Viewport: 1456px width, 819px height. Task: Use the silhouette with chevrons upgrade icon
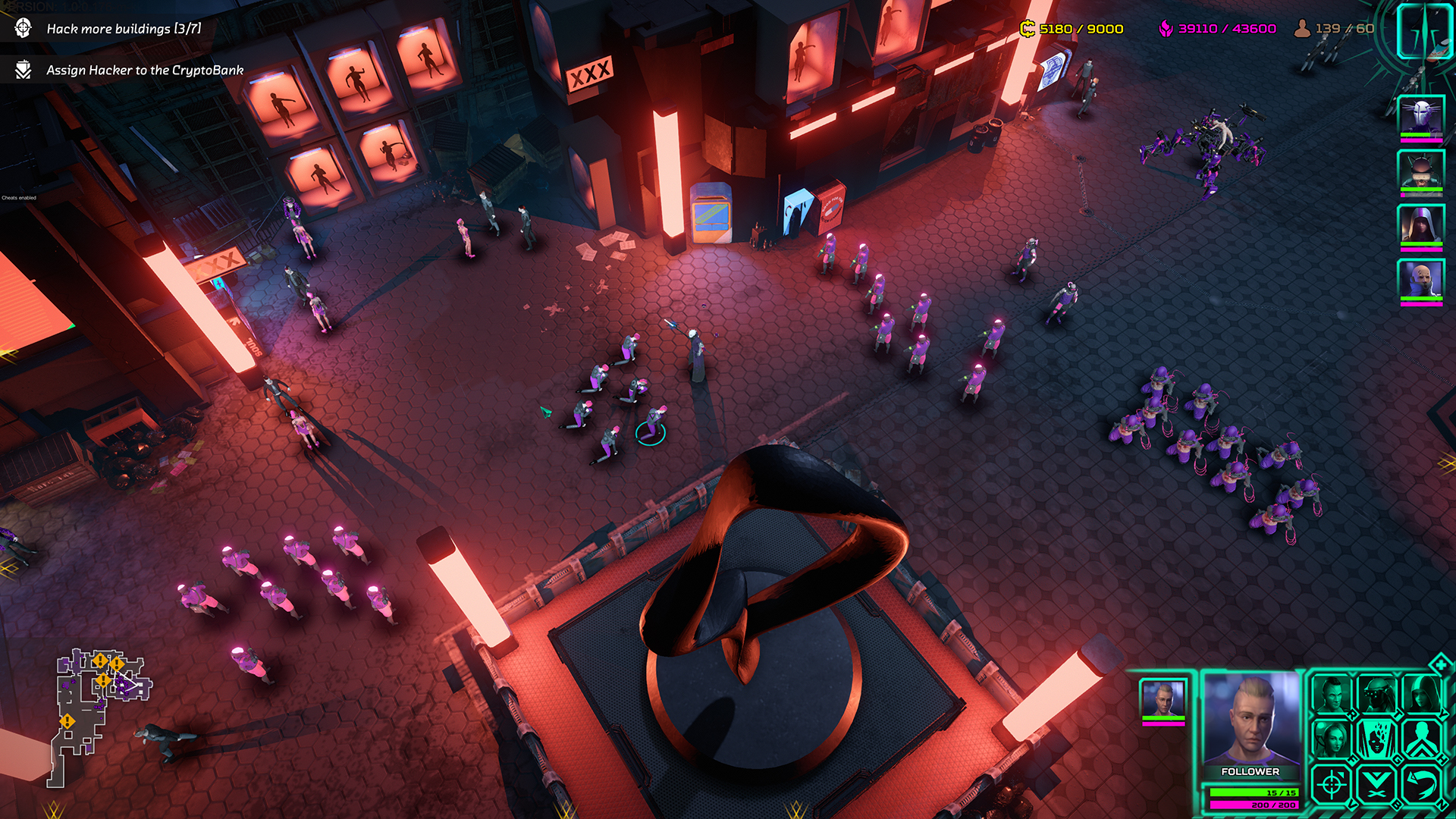click(x=1422, y=739)
